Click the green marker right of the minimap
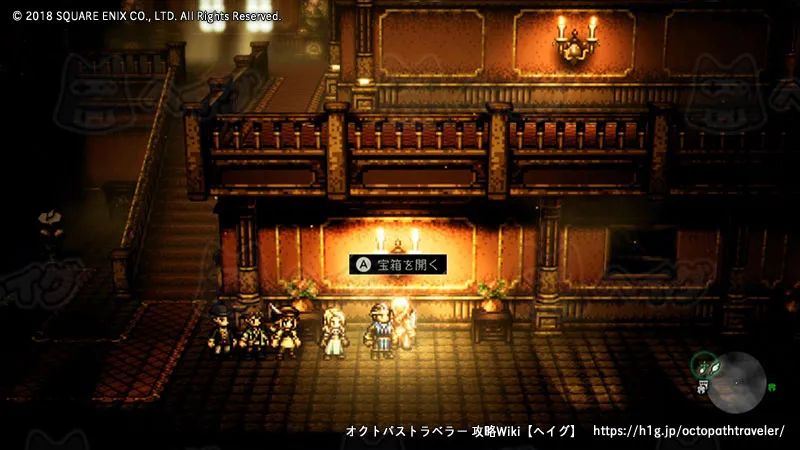800x450 pixels. click(x=772, y=386)
